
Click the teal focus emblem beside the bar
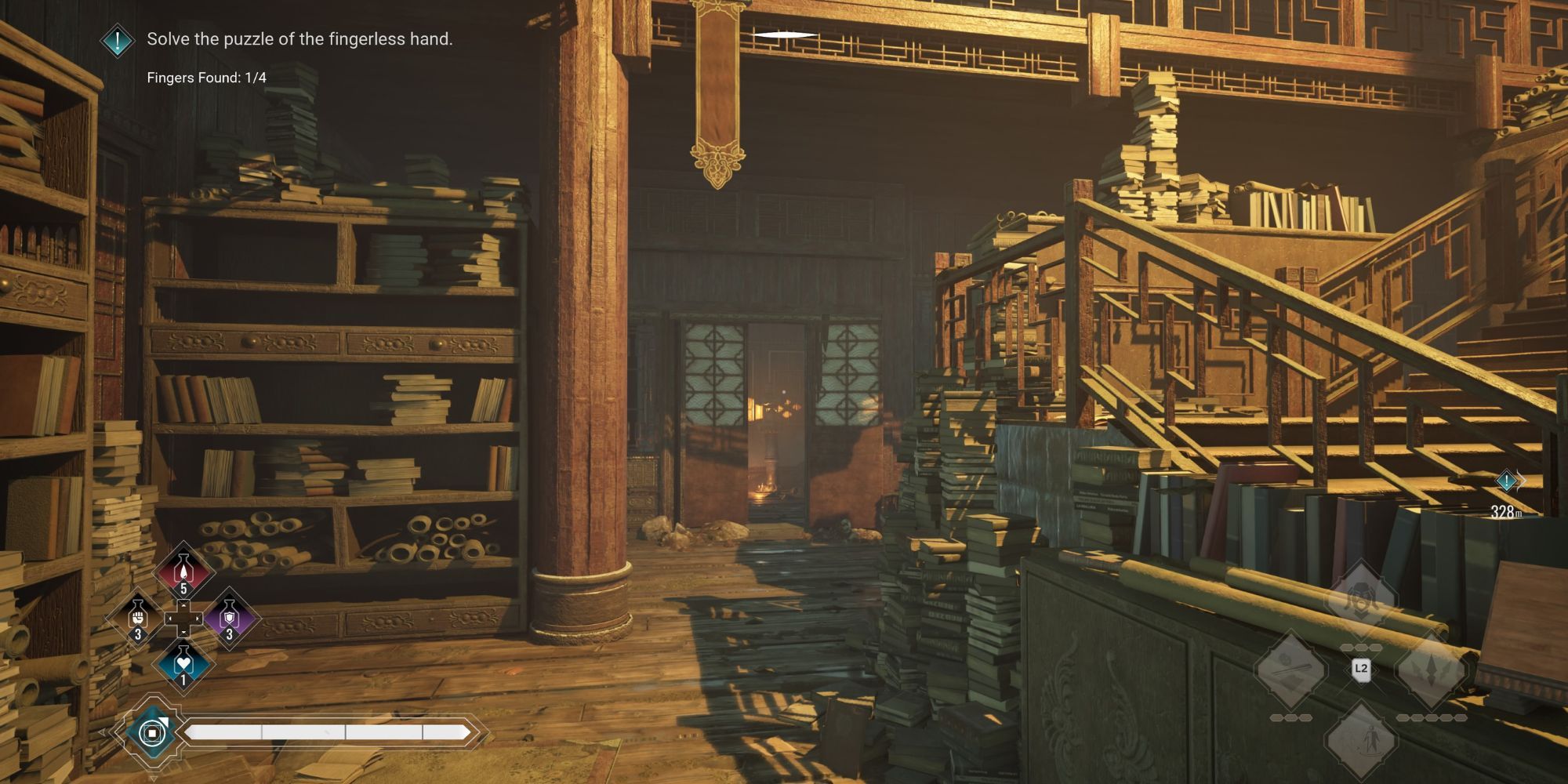[x=150, y=733]
